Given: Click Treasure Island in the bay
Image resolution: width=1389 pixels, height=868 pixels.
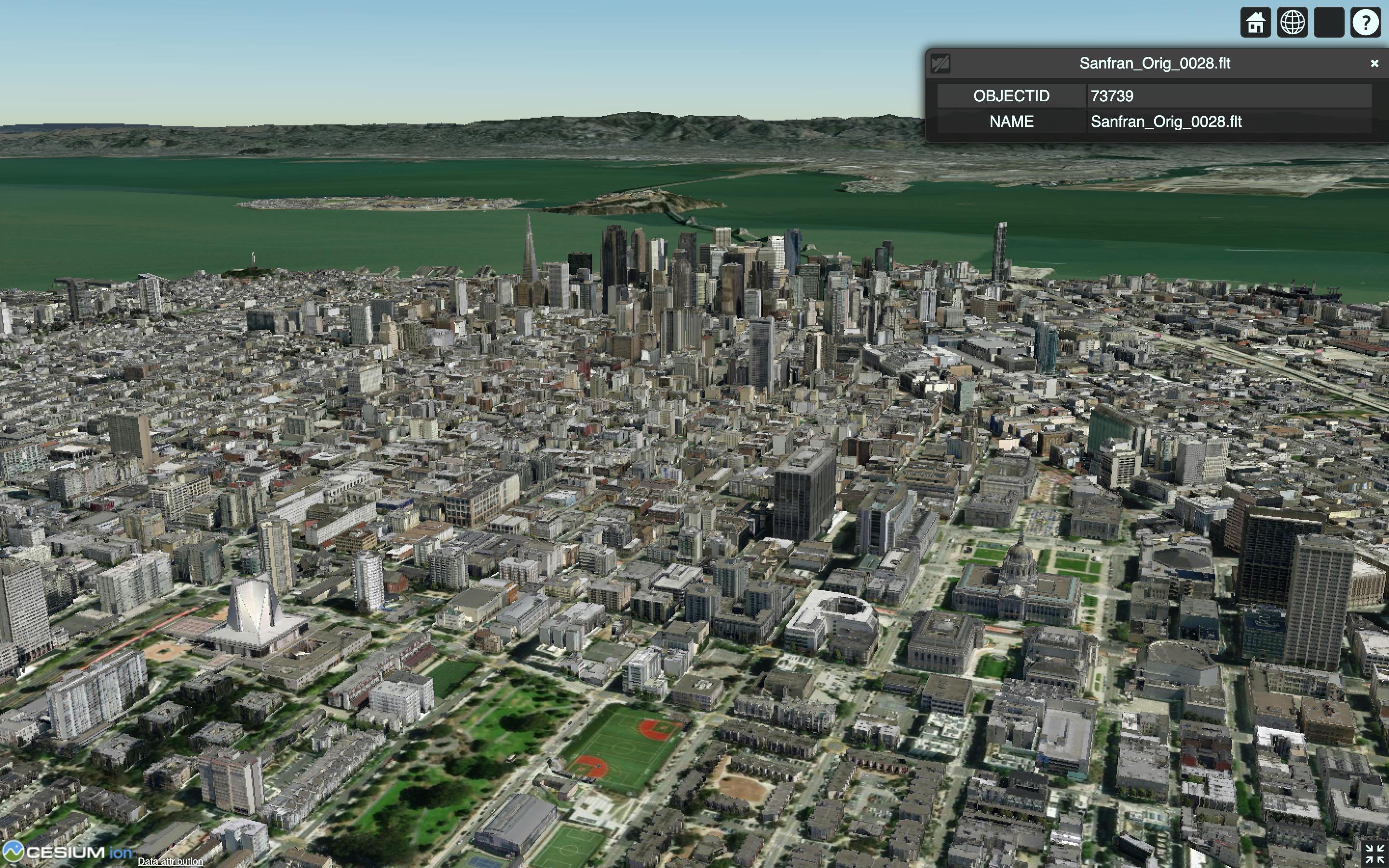Looking at the screenshot, I should point(379,202).
